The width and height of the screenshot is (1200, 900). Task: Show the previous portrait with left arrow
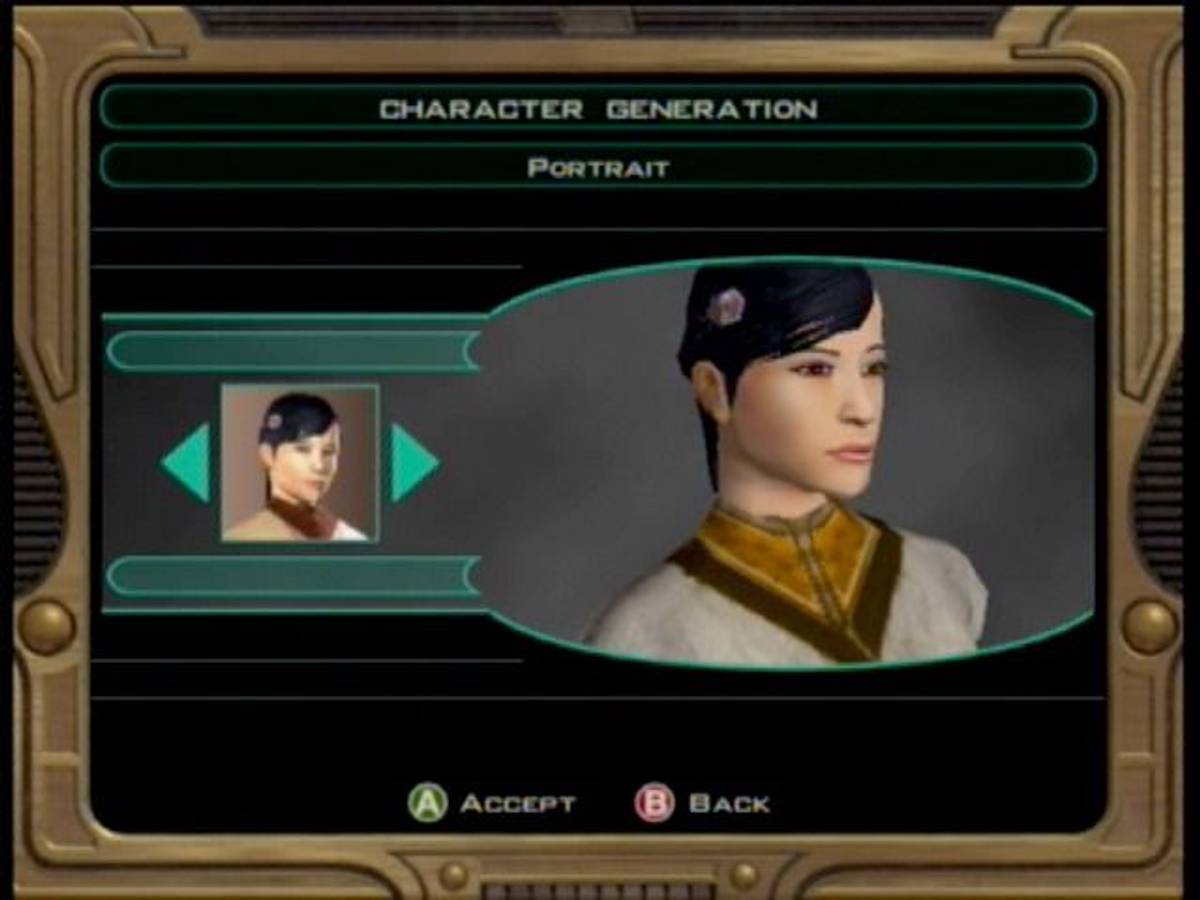click(187, 462)
